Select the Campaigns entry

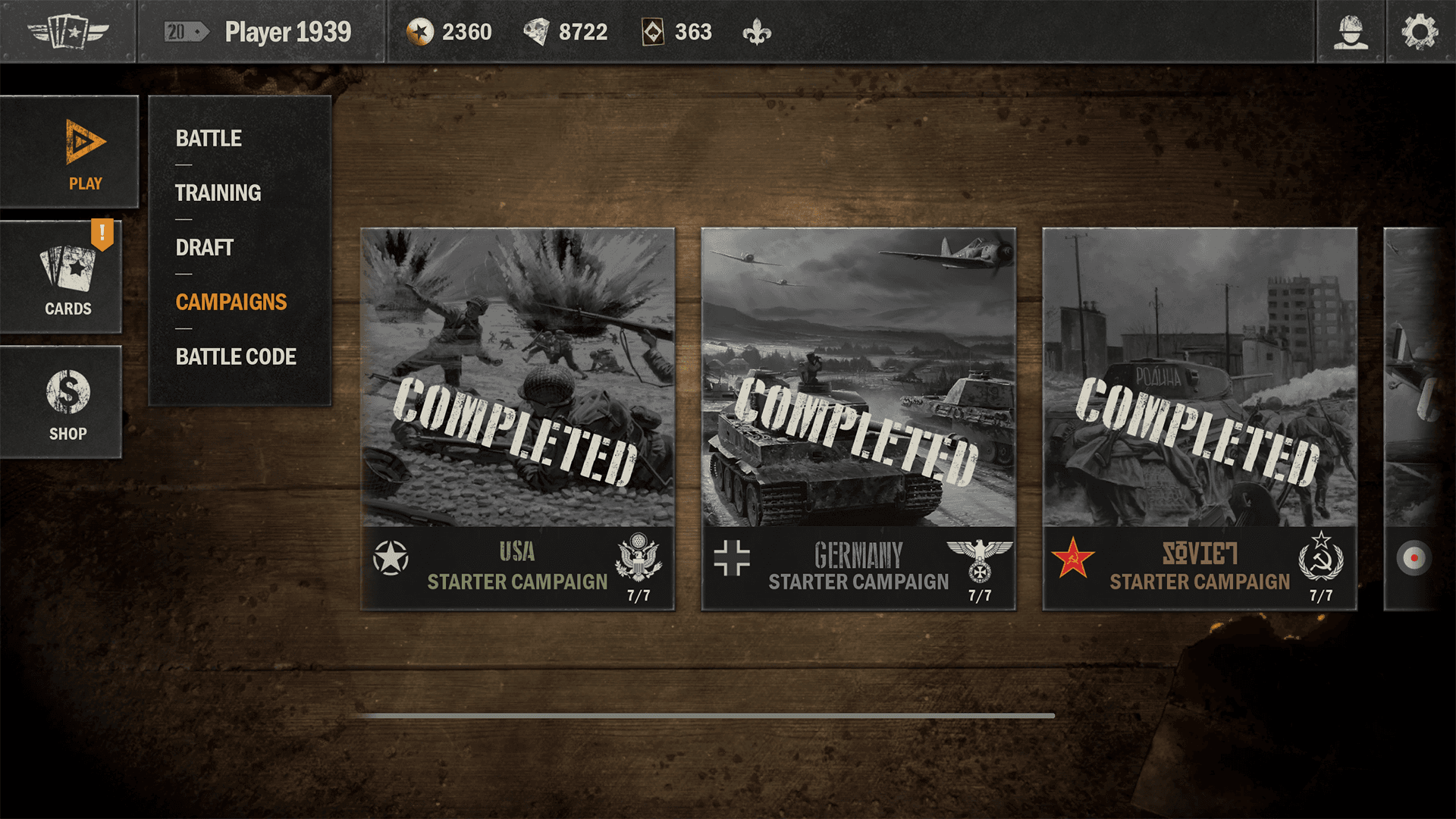pyautogui.click(x=231, y=302)
